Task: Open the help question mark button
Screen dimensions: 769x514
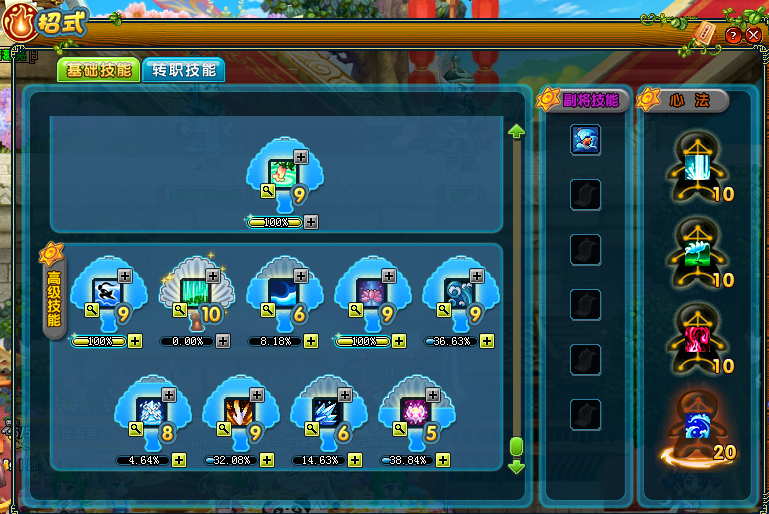Action: coord(733,34)
